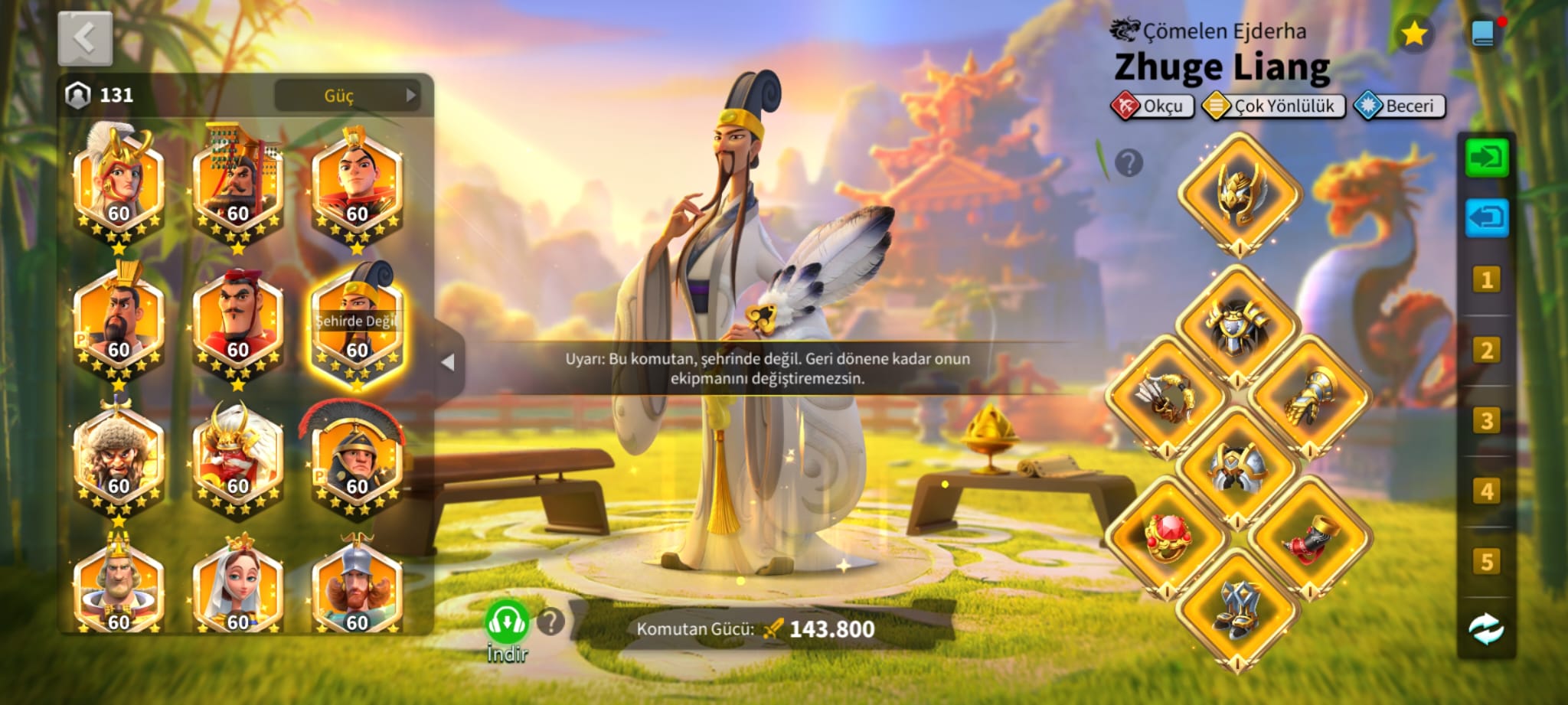Image resolution: width=1568 pixels, height=705 pixels.
Task: Select the Okçu talent tag
Action: [1152, 106]
